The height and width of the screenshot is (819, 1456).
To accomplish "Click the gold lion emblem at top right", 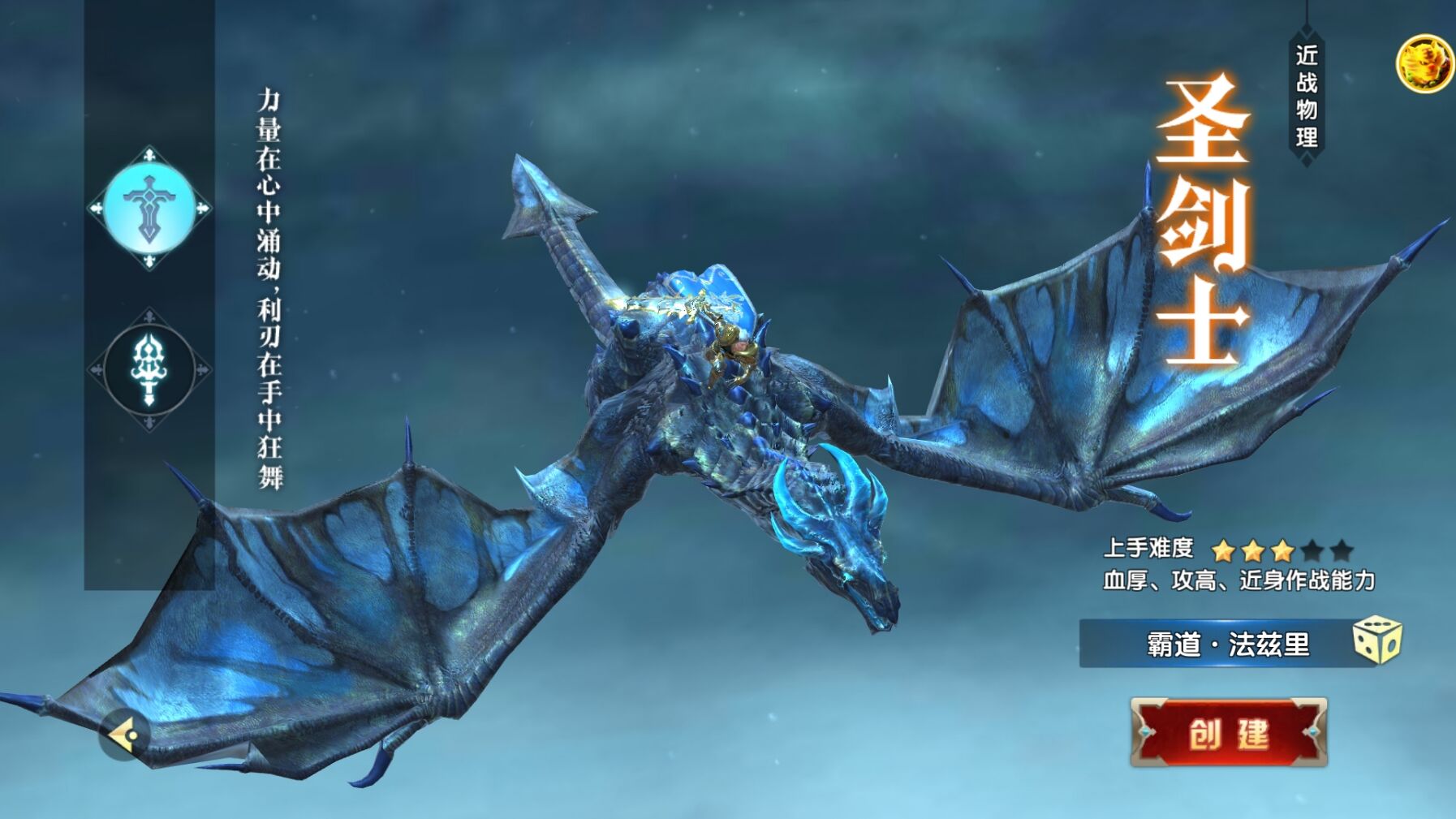I will [x=1425, y=63].
